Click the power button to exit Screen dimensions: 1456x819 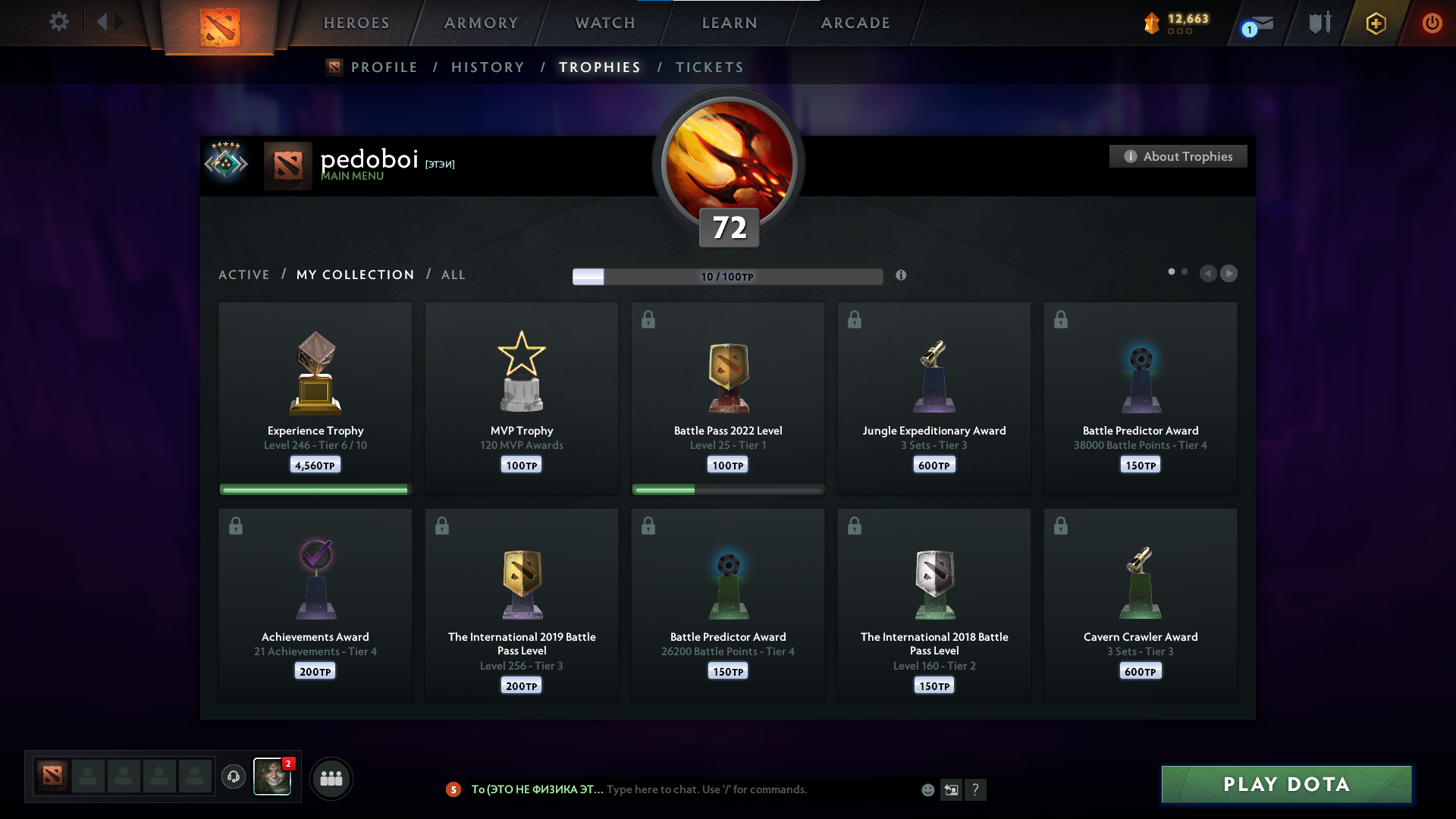pyautogui.click(x=1432, y=23)
